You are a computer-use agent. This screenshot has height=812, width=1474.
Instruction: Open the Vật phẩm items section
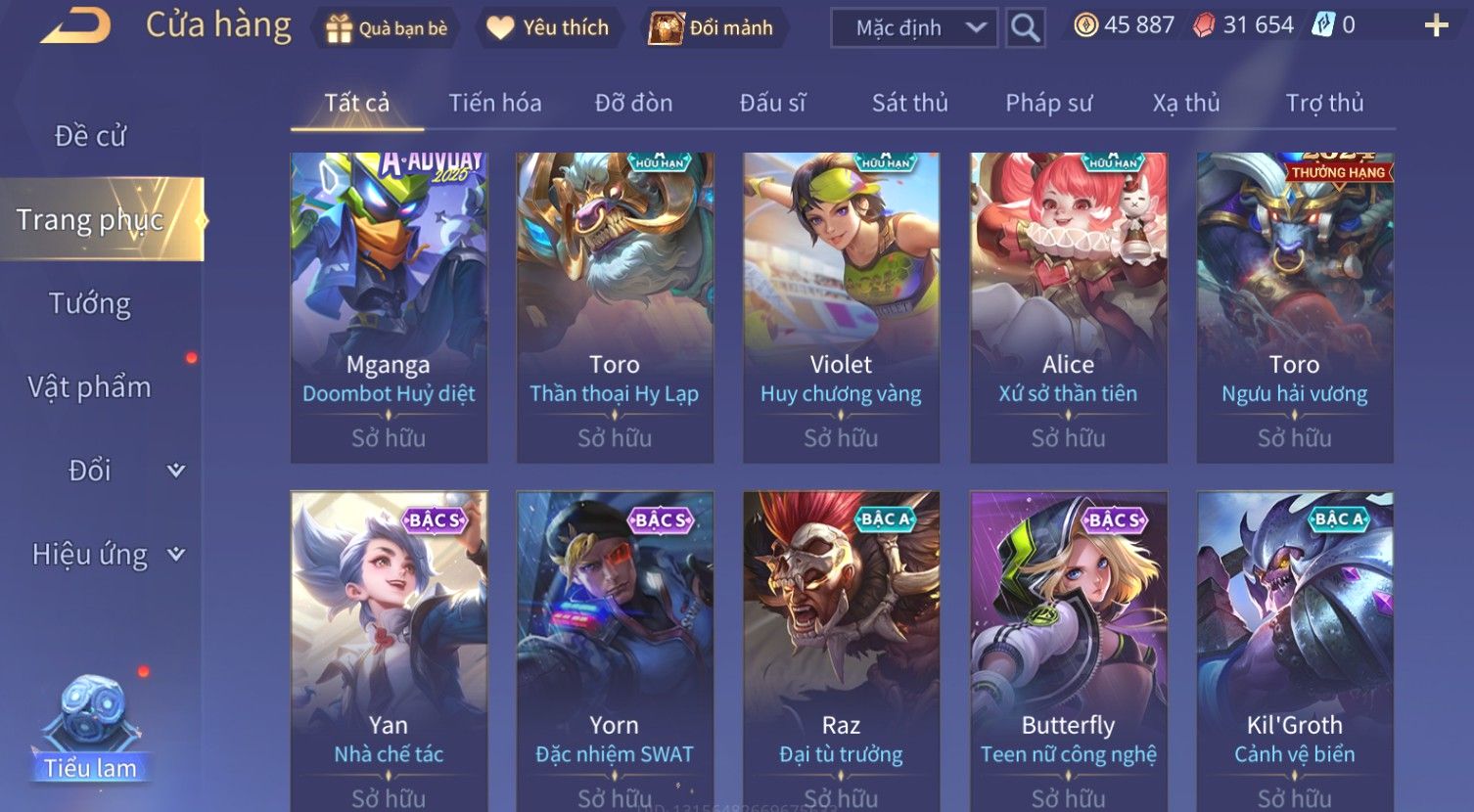coord(90,387)
